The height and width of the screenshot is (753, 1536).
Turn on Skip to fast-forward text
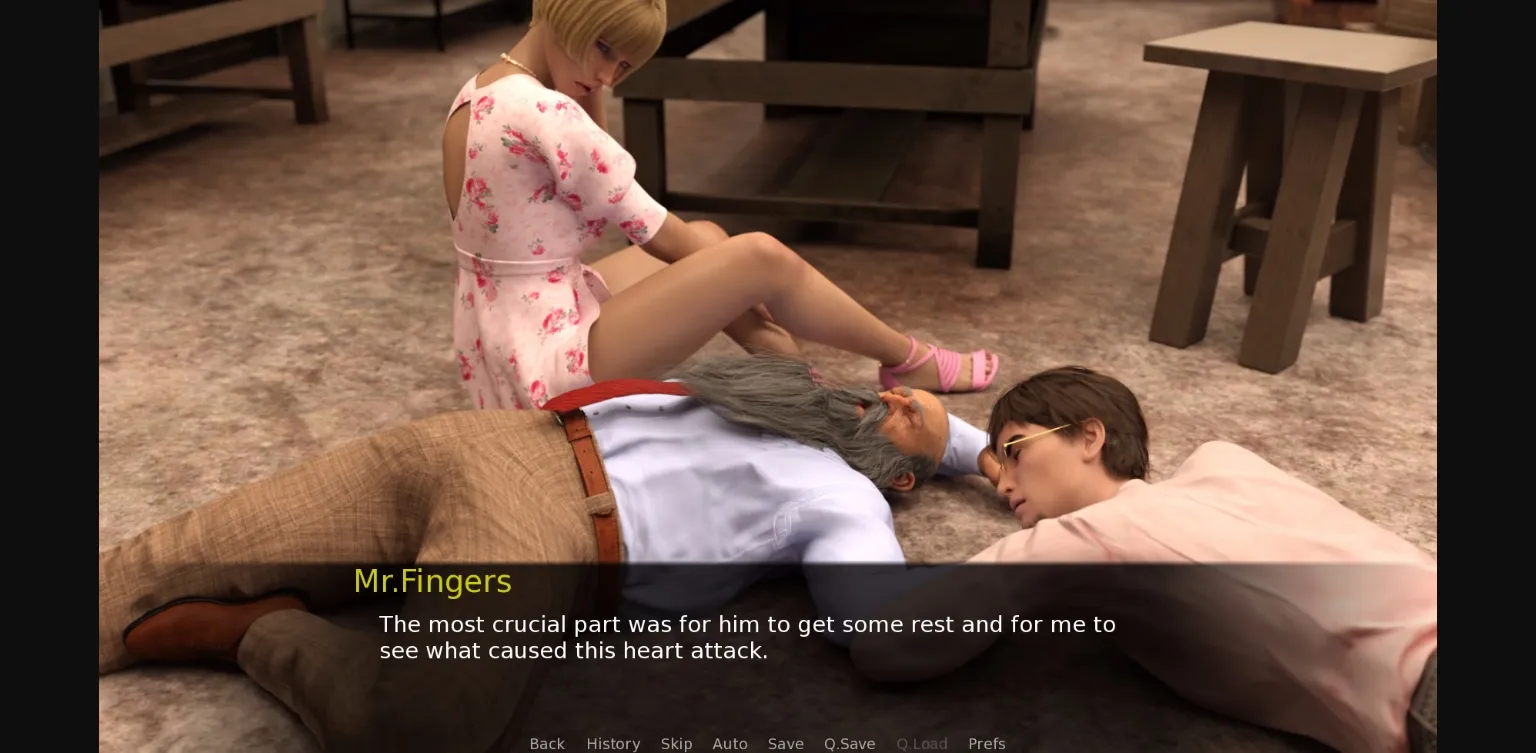pyautogui.click(x=676, y=744)
